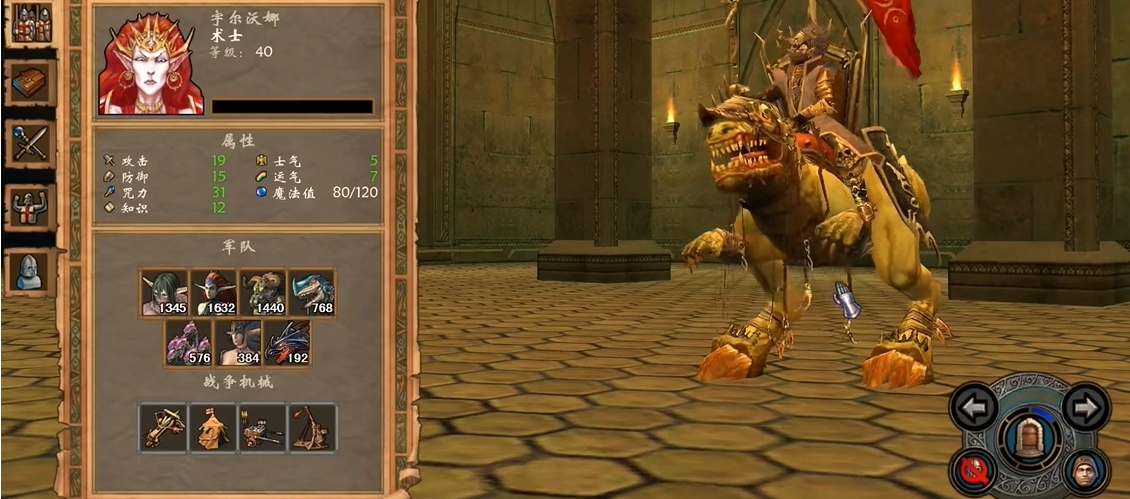Choose the minotaur stack of 1440

click(262, 292)
